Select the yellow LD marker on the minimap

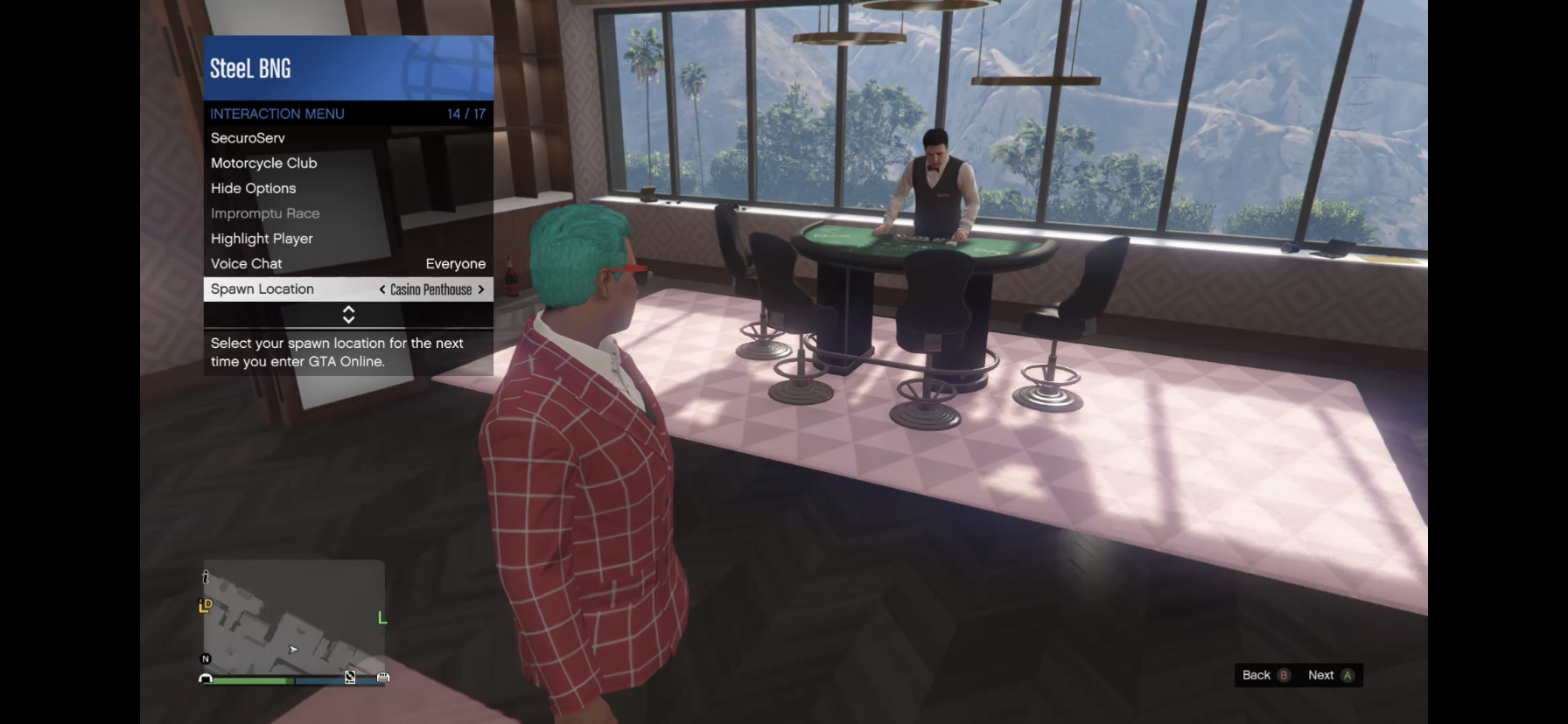tap(205, 605)
